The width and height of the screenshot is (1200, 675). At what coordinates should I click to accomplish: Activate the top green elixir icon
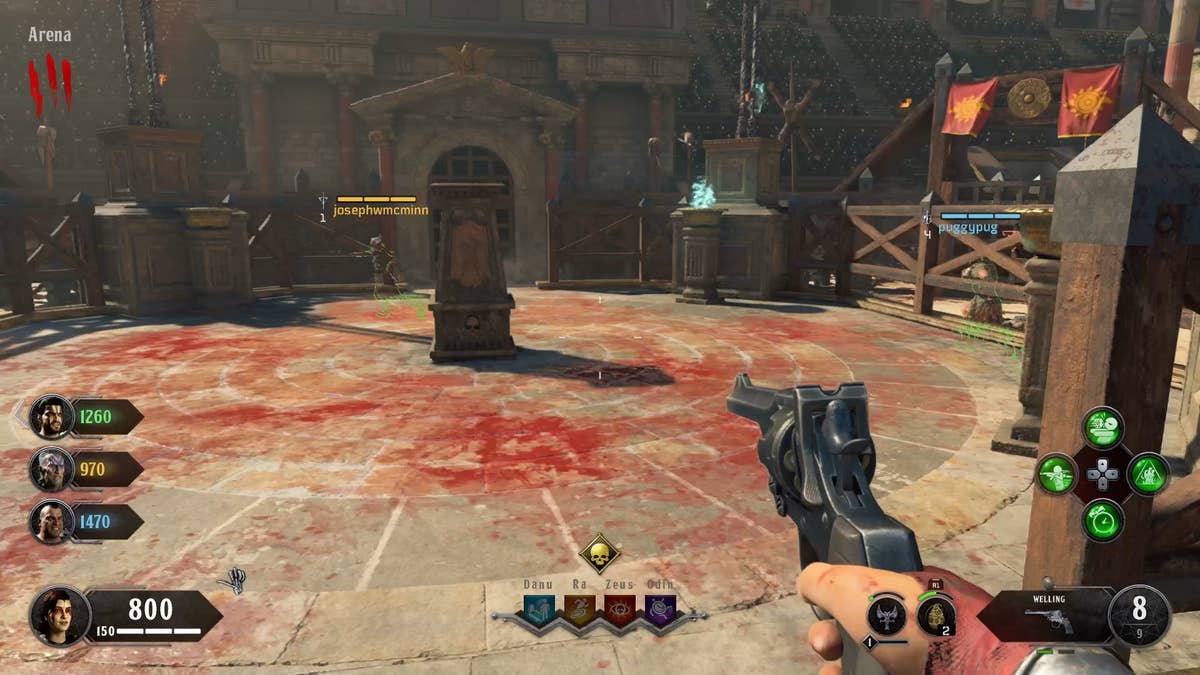(1103, 428)
